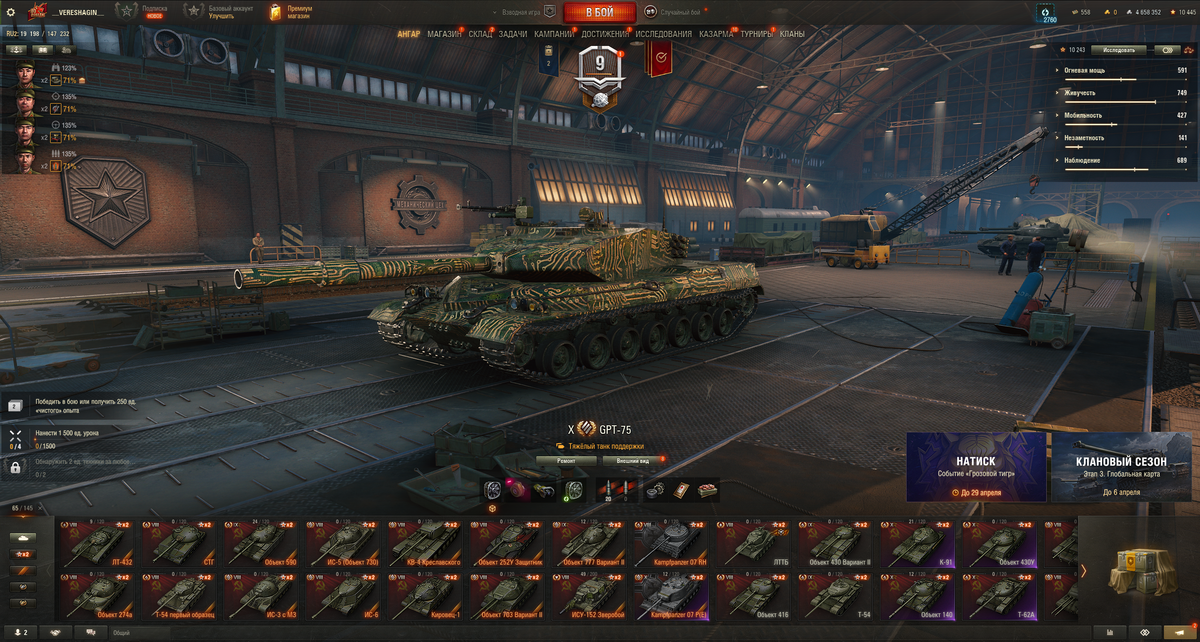Choose the ИСУ-152 Зверобой tank card

pyautogui.click(x=590, y=596)
